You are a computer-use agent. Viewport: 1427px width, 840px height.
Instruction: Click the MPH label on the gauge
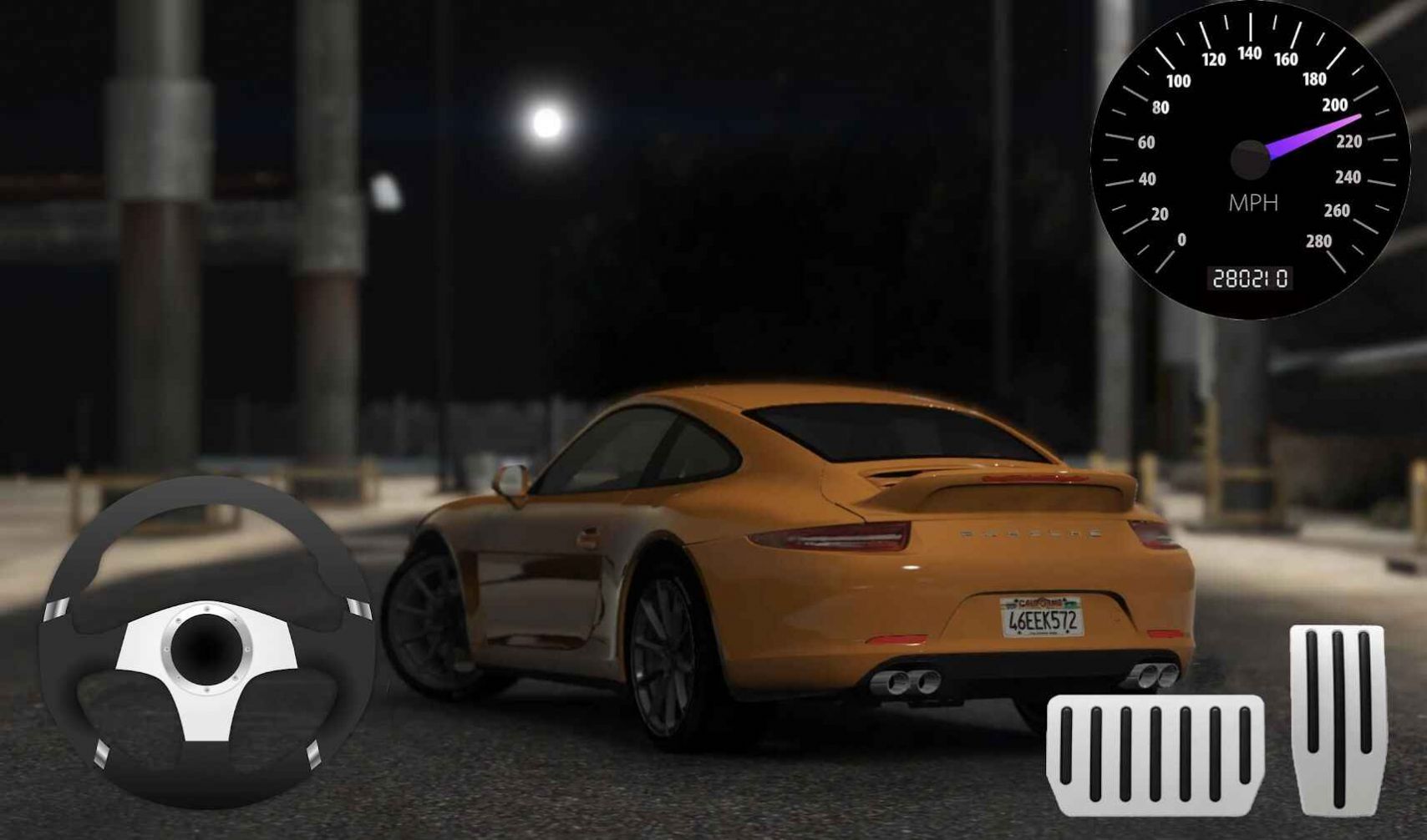[x=1252, y=203]
